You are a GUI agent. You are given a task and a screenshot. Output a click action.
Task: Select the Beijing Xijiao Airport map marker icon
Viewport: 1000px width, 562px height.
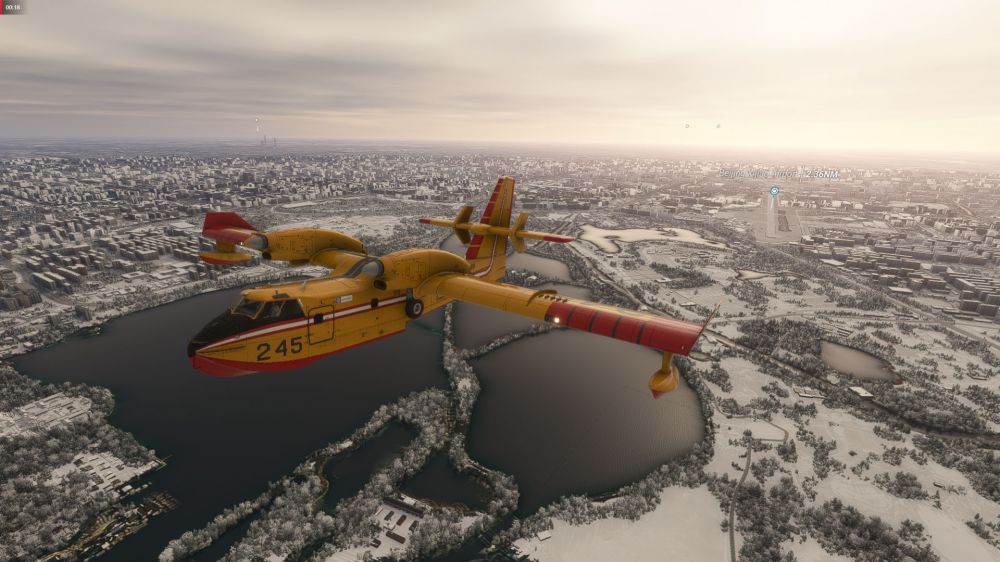click(774, 190)
